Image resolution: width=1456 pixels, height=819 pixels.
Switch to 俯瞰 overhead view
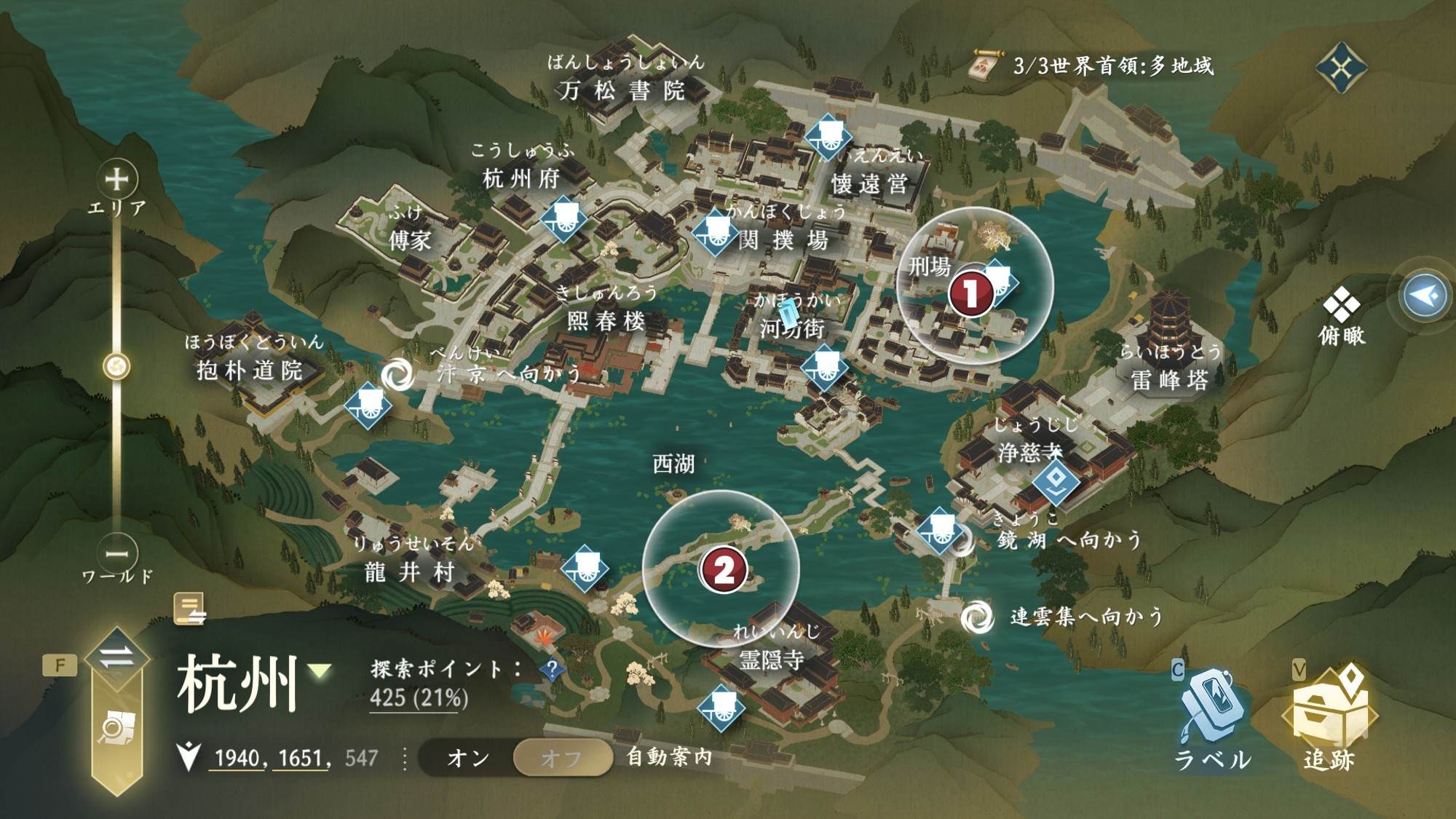click(1341, 316)
